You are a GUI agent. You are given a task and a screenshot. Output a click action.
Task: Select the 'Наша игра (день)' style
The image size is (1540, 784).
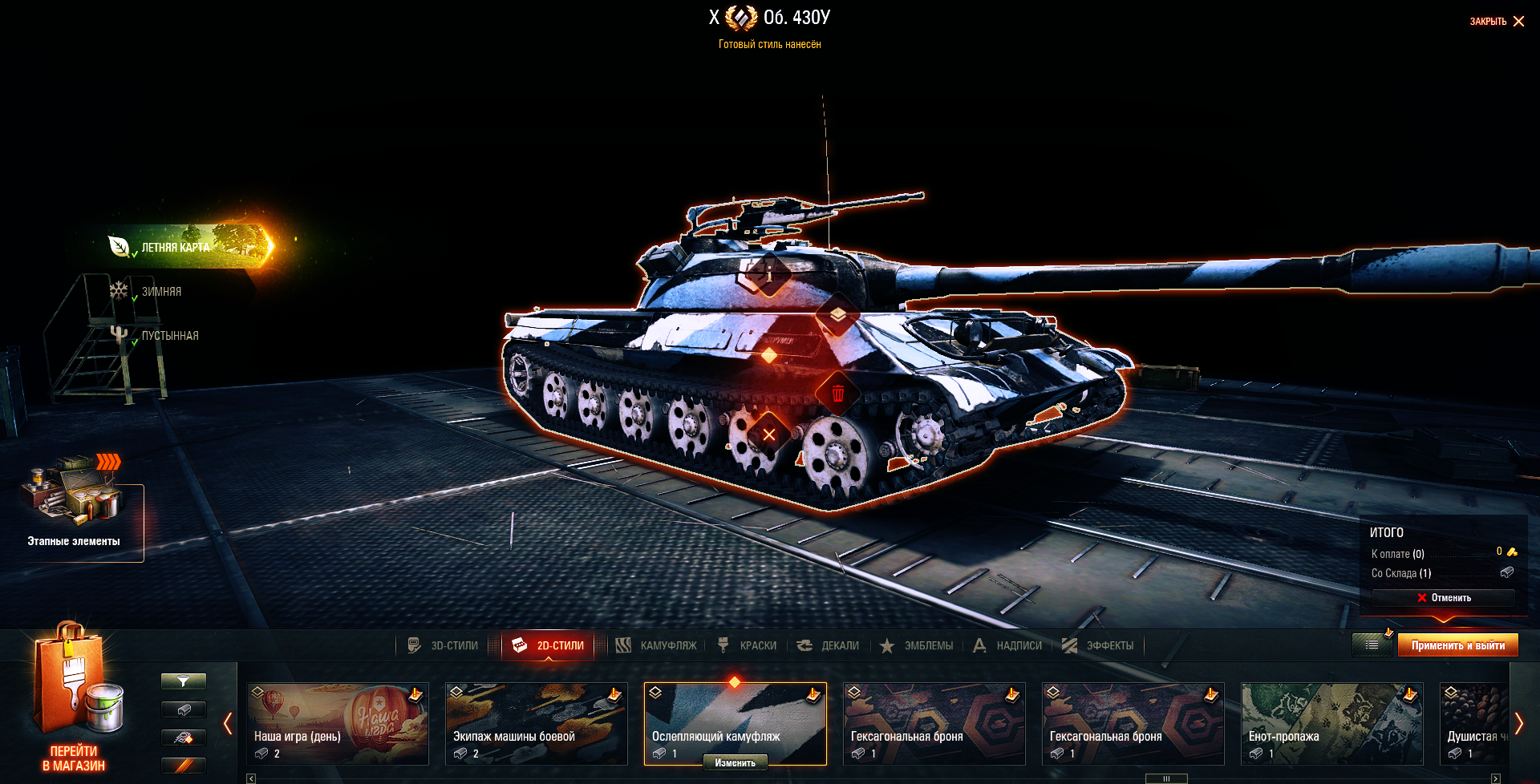(338, 723)
